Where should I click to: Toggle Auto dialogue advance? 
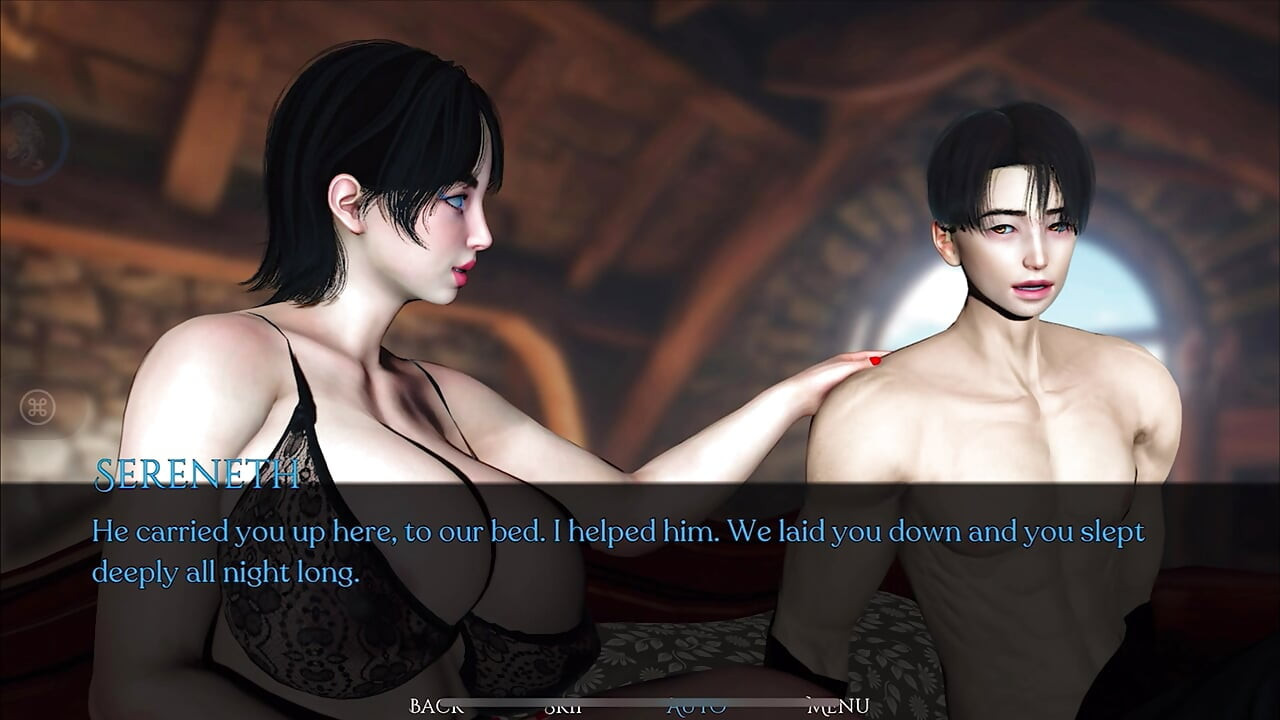pos(697,706)
